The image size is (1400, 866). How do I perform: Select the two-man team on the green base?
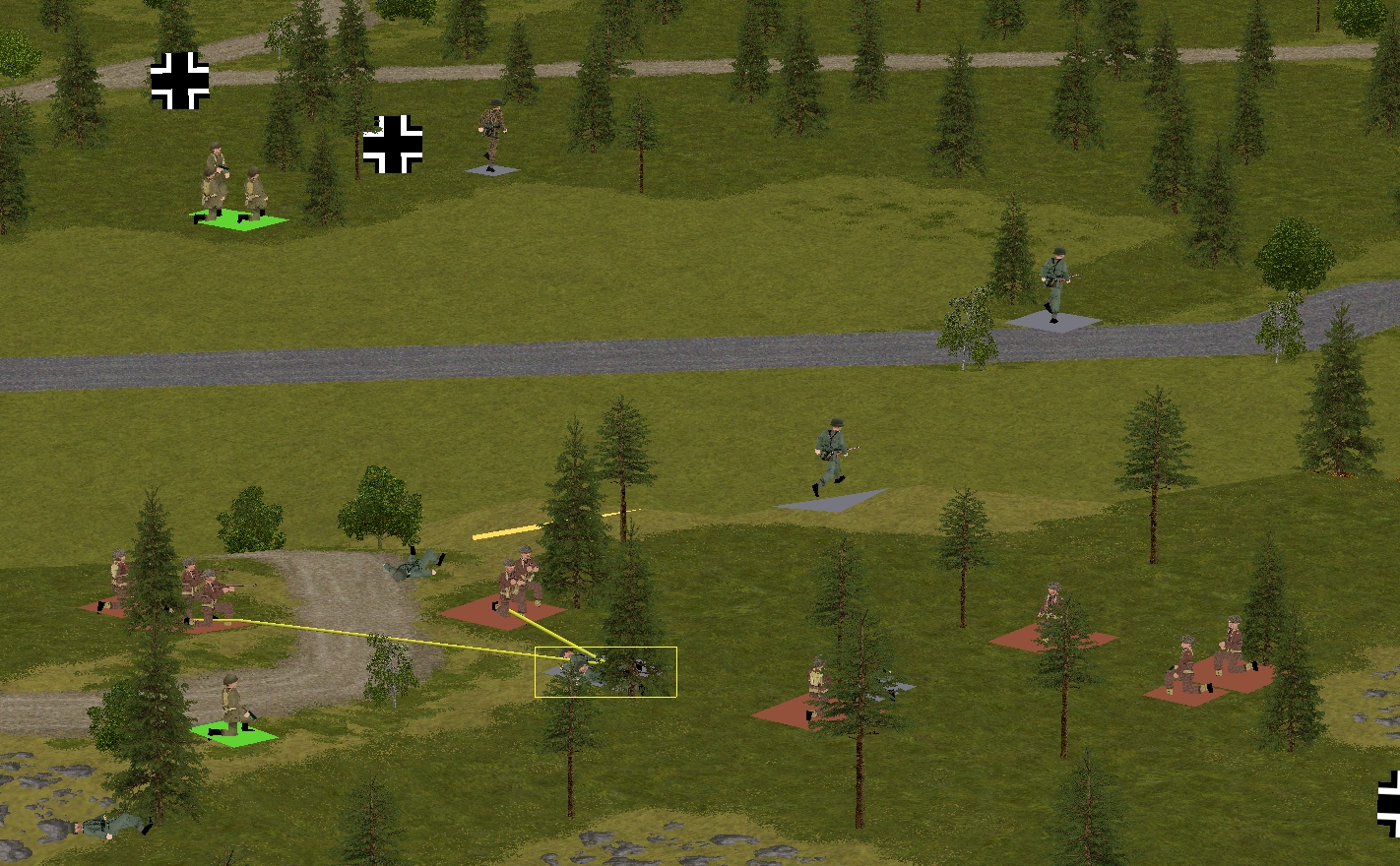point(234,189)
